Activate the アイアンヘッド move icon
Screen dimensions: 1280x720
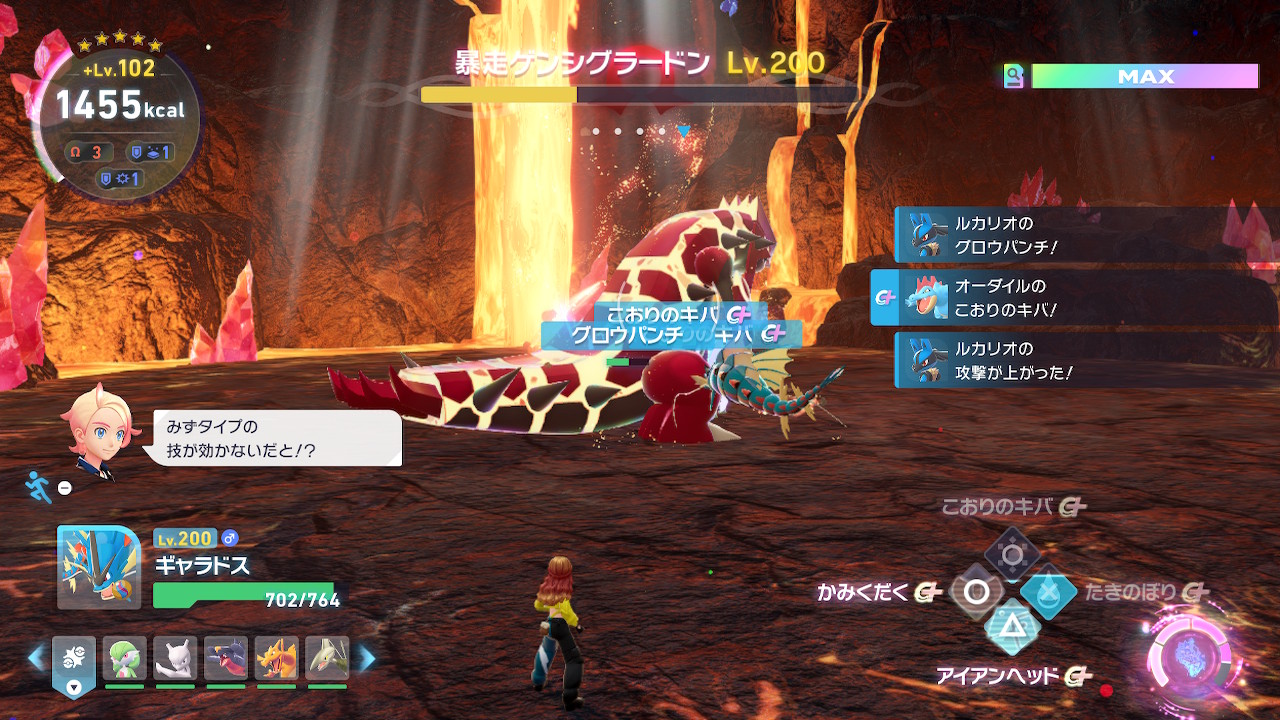pyautogui.click(x=1012, y=628)
